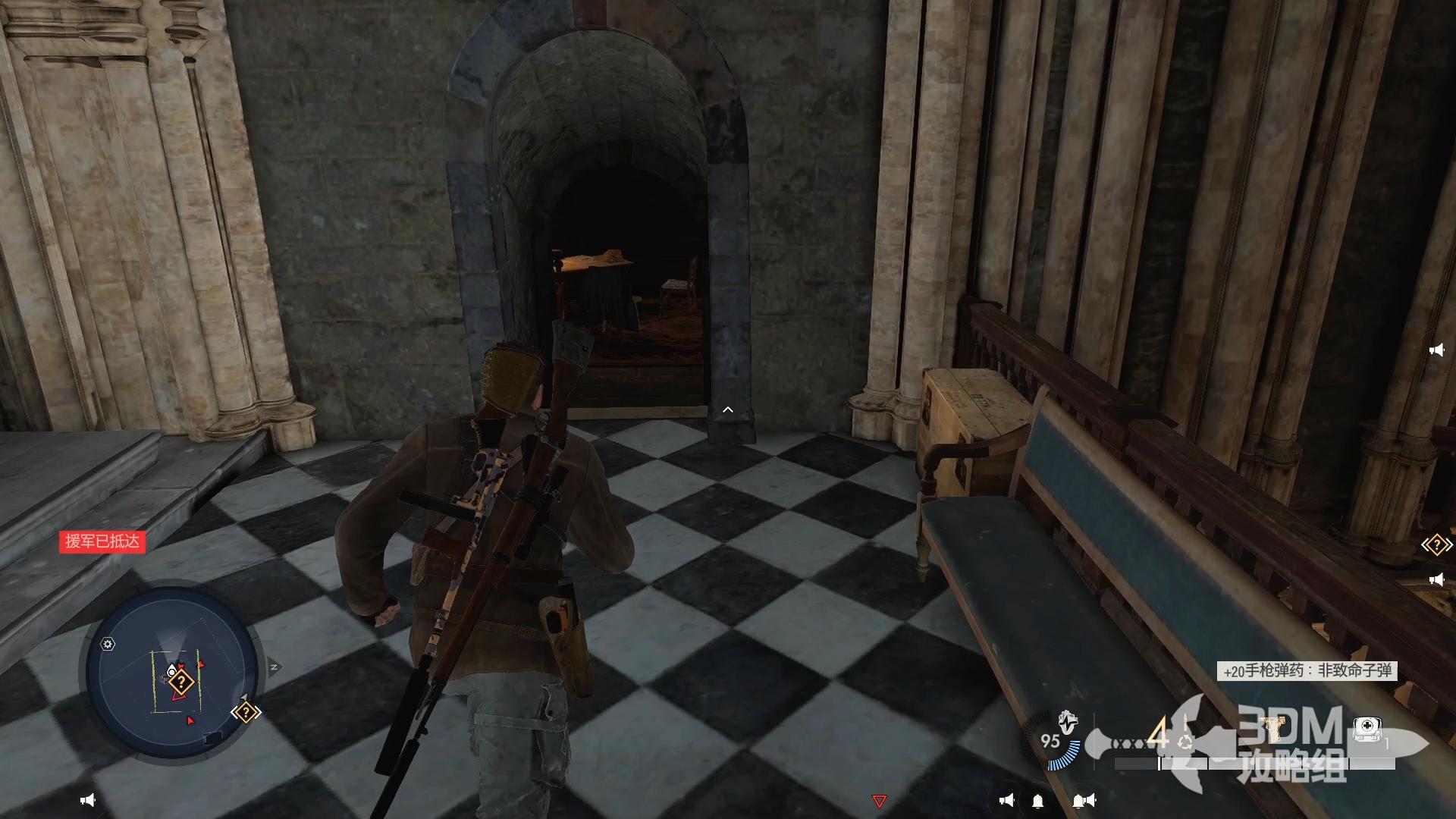Select the question mark objective marker at right edge
The height and width of the screenshot is (819, 1456).
click(1436, 545)
